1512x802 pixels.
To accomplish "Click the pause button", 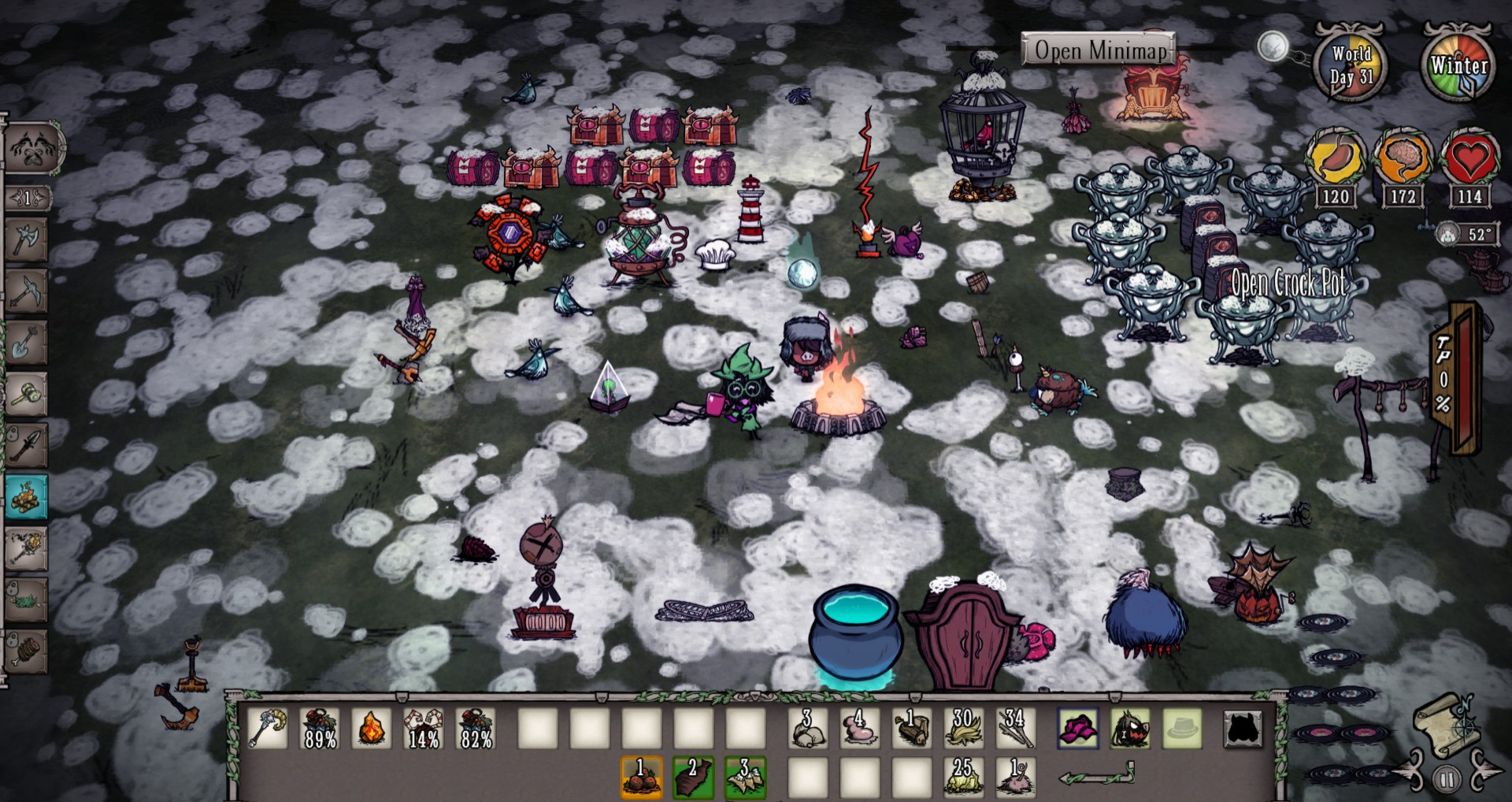I will tap(1446, 780).
